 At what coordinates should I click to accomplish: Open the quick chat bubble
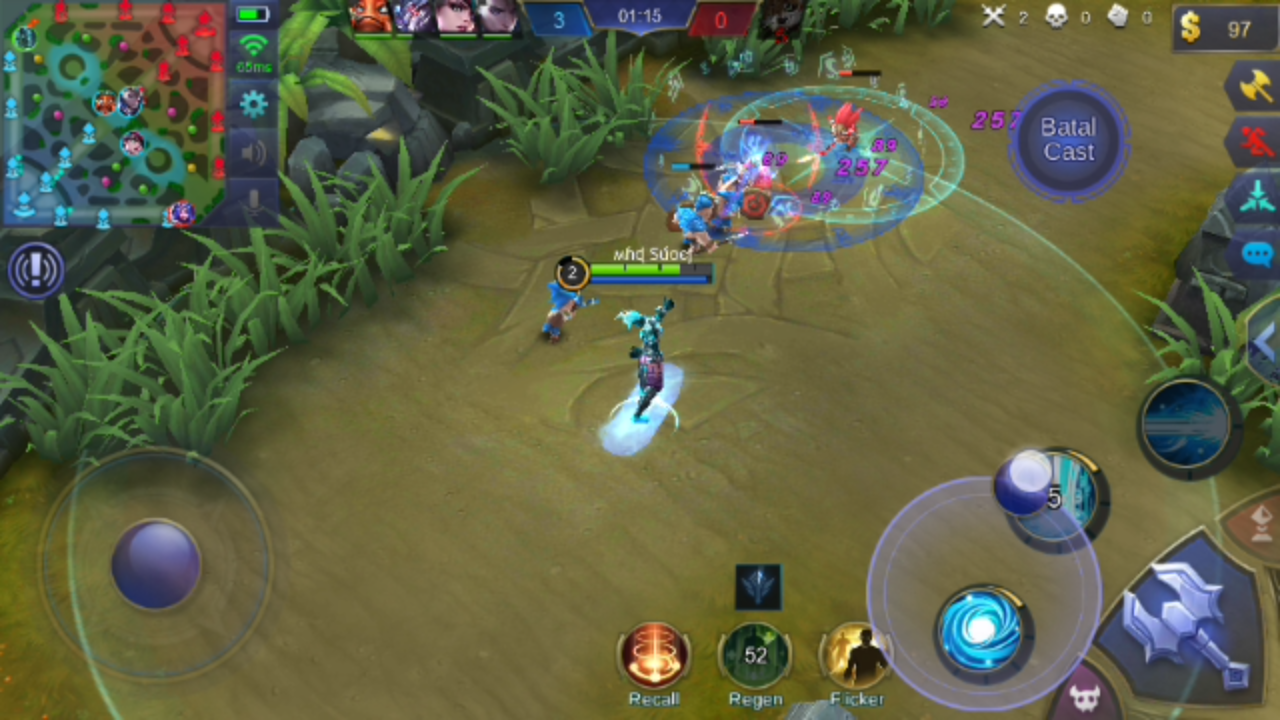[x=1257, y=253]
